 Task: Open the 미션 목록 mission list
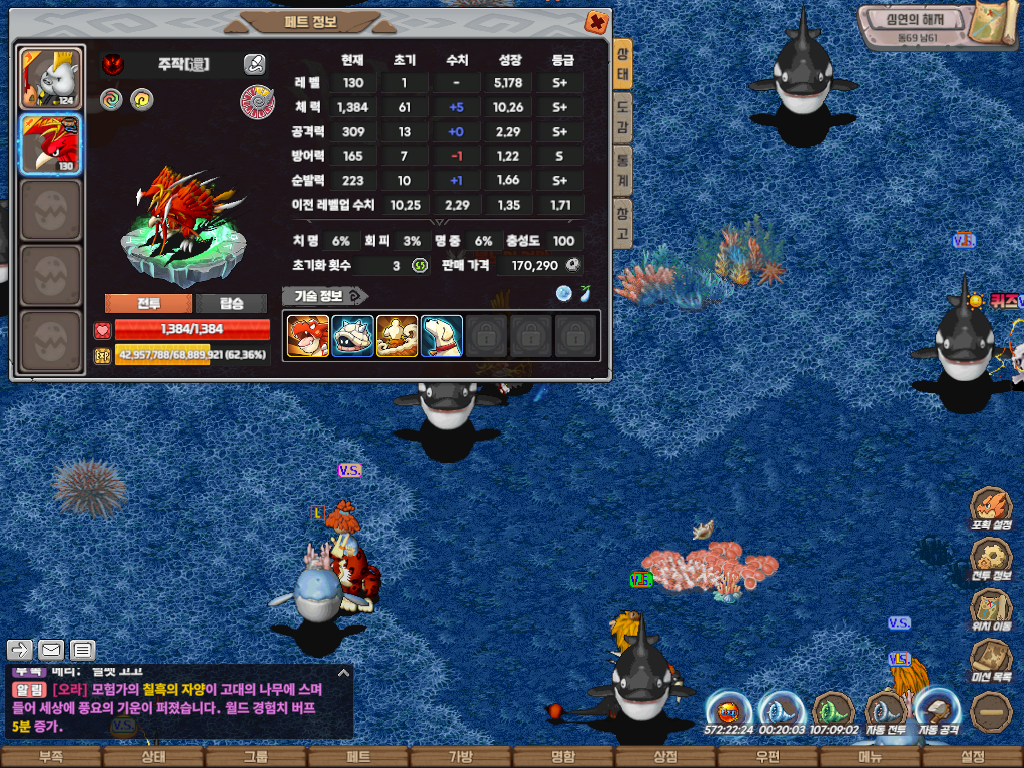[x=991, y=662]
